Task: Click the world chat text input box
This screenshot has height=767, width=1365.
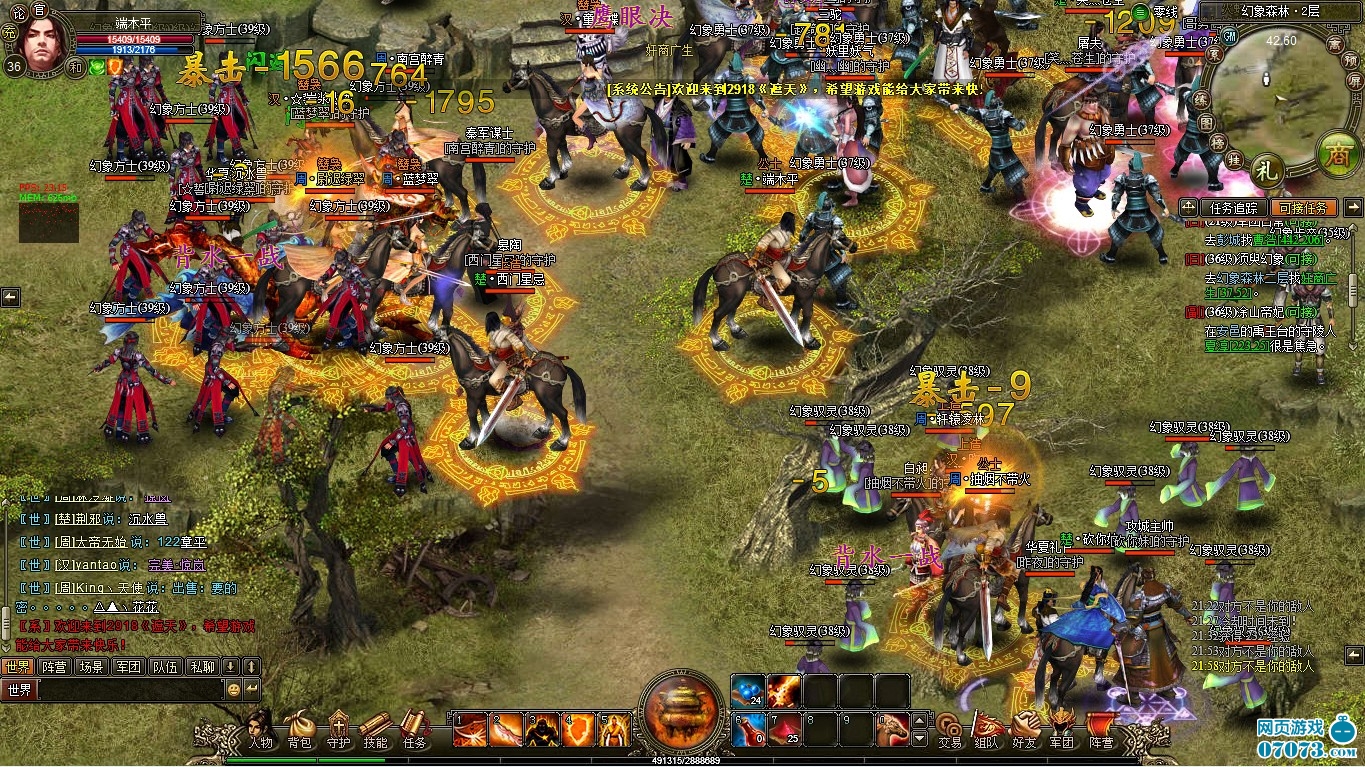Action: coord(130,689)
